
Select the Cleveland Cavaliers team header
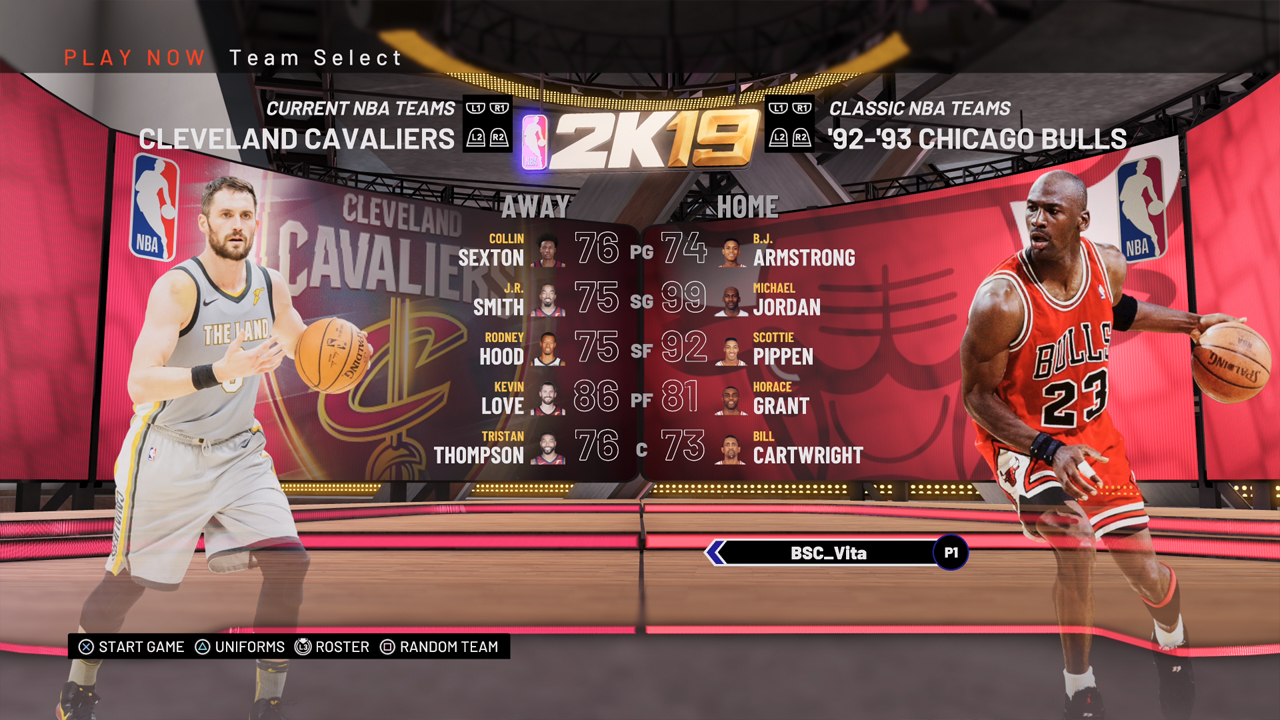click(297, 138)
